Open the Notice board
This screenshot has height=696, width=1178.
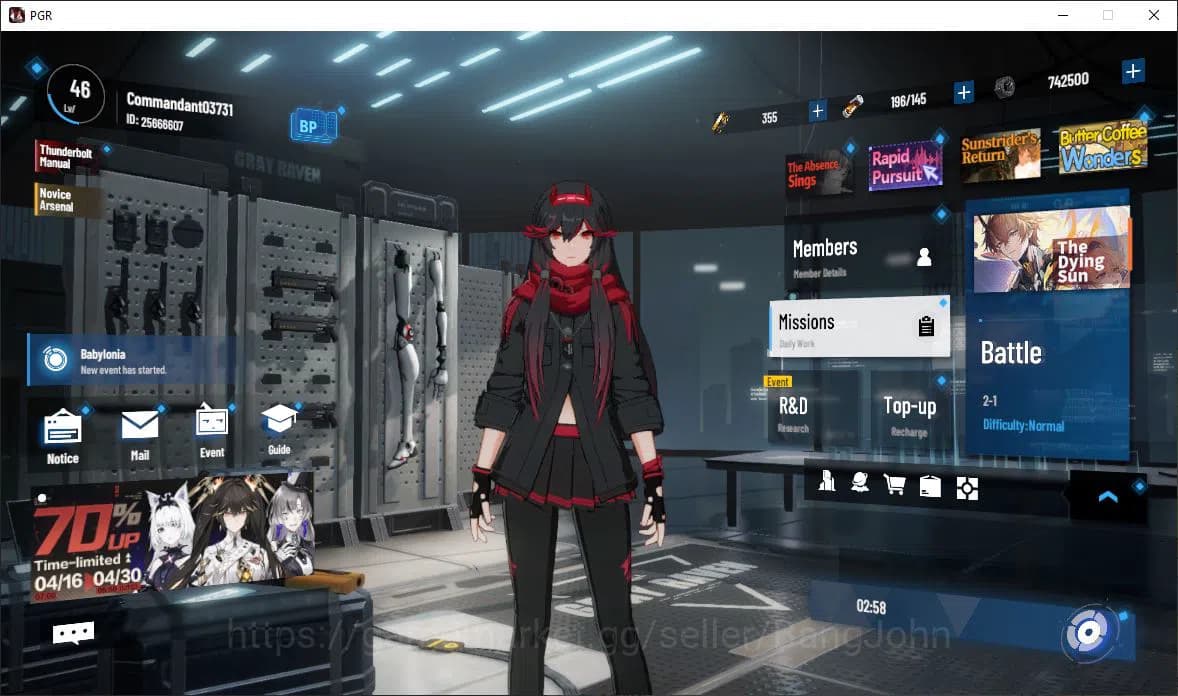pos(62,436)
